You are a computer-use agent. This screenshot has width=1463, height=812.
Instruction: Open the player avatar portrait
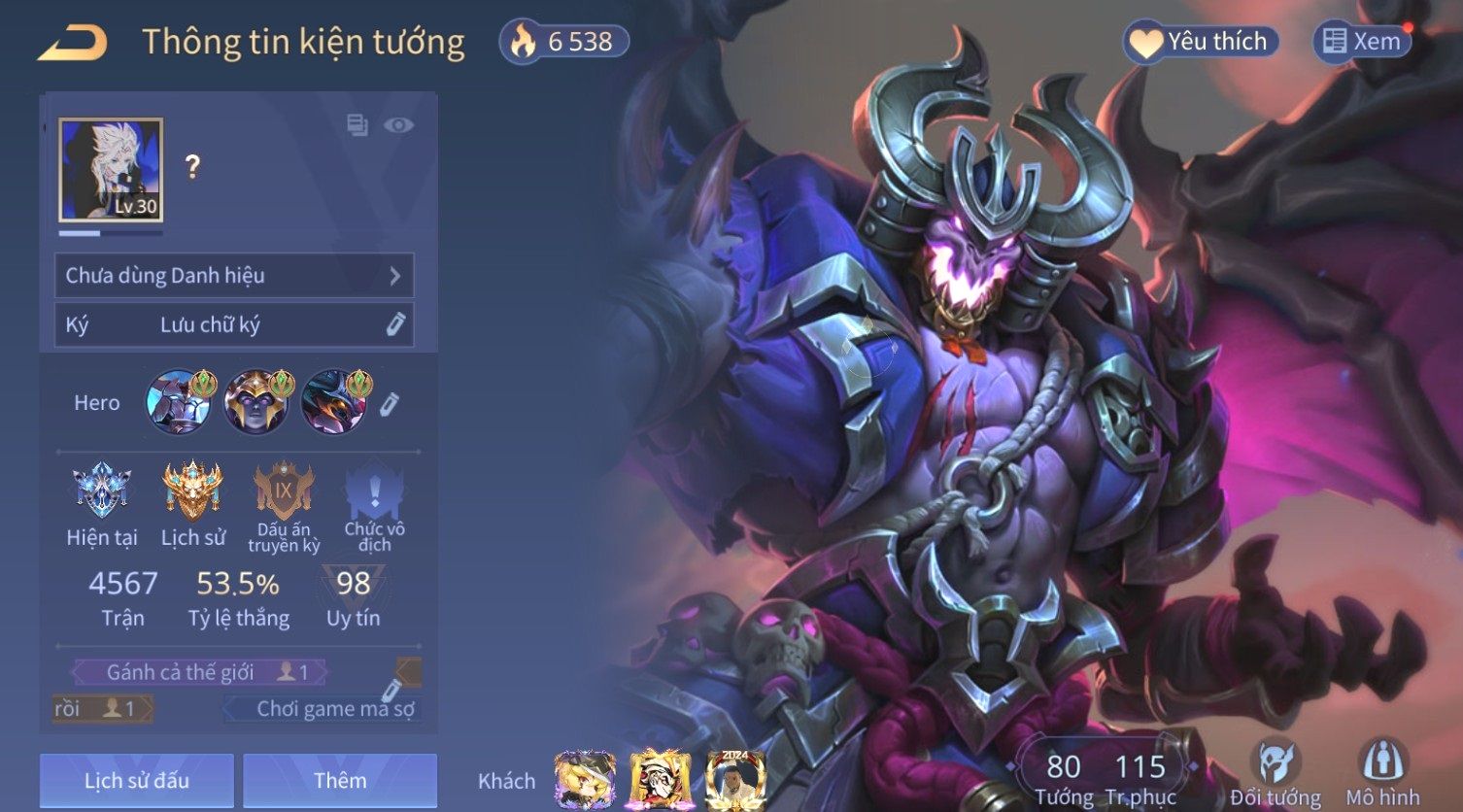pos(111,170)
